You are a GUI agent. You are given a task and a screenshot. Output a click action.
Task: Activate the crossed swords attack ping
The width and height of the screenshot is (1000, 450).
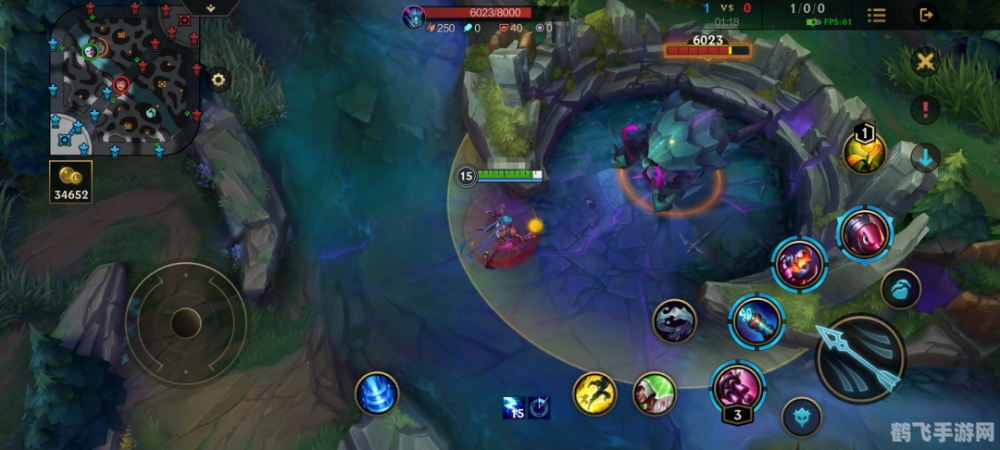[926, 63]
